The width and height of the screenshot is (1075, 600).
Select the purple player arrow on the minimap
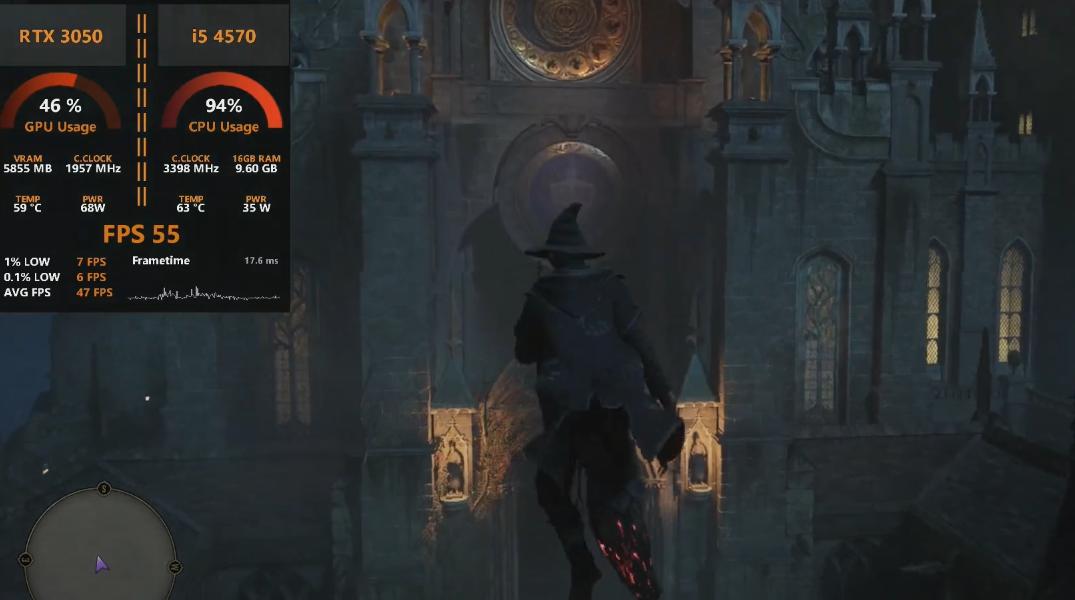pos(101,565)
